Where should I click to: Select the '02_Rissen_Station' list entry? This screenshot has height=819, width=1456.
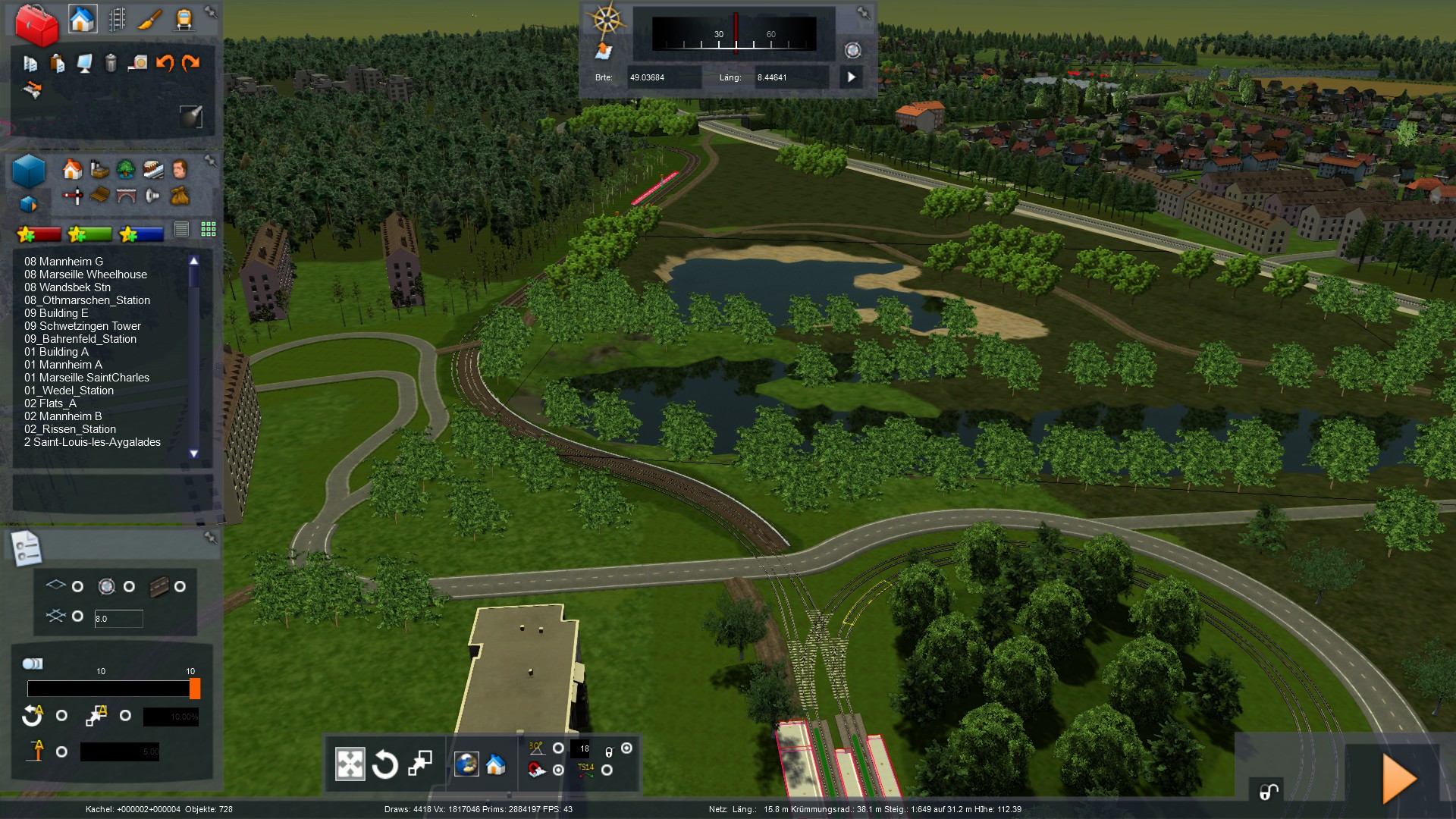[70, 429]
